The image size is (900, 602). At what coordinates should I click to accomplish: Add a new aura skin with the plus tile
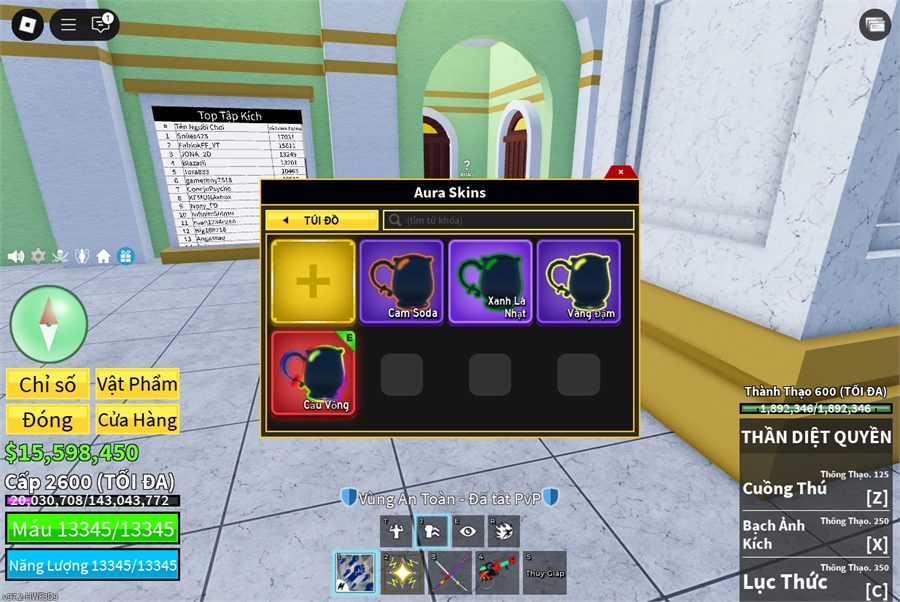313,281
